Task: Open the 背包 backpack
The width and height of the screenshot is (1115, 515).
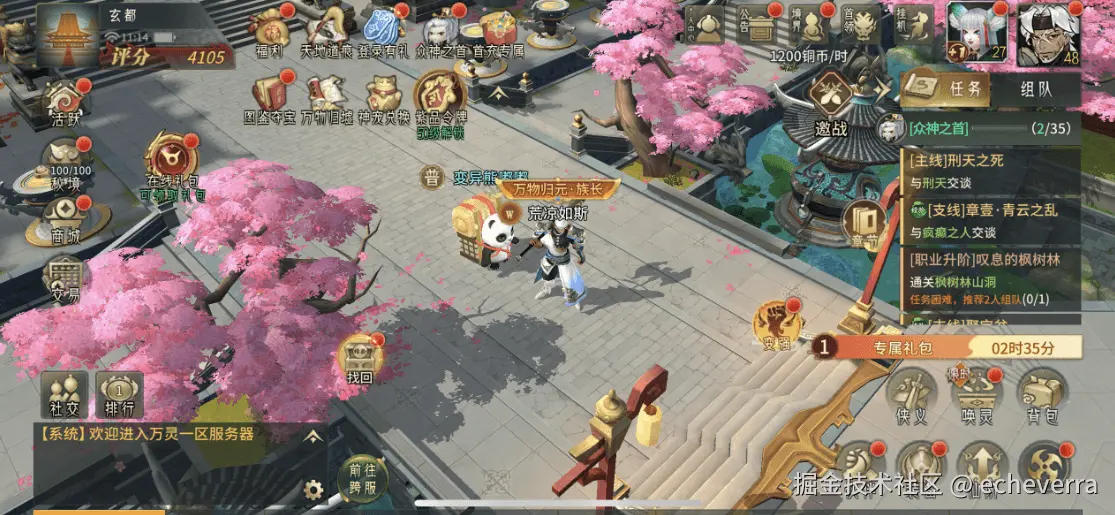Action: coord(1042,395)
